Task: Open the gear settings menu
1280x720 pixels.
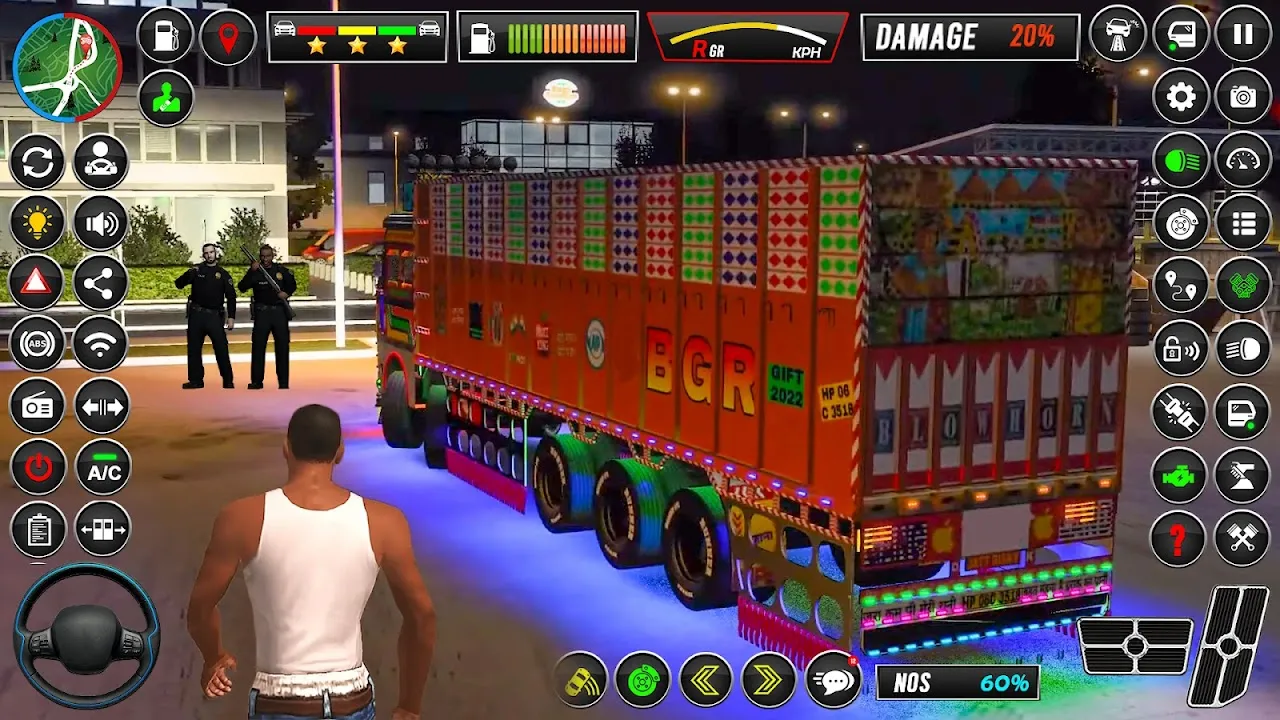Action: 1181,97
